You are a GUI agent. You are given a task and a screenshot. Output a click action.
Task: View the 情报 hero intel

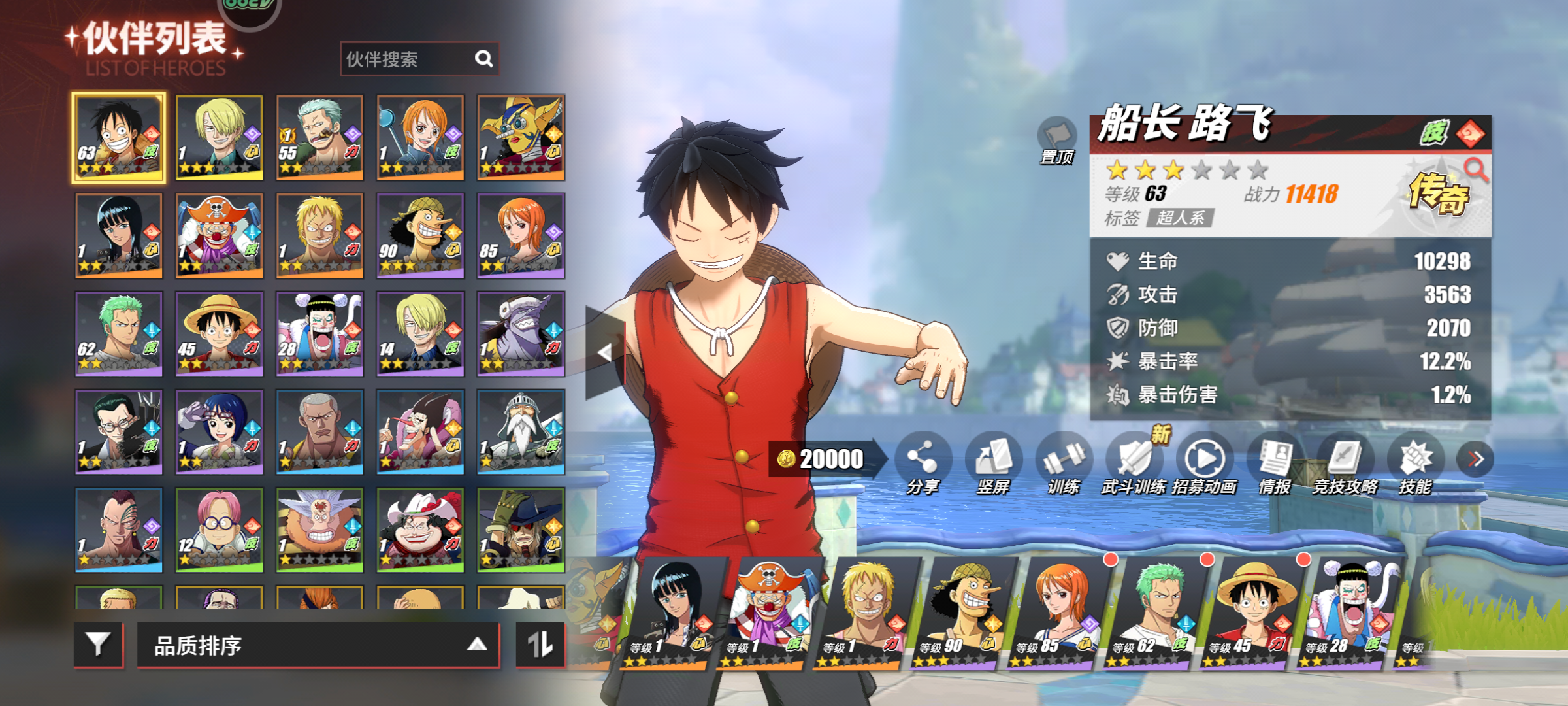tap(1275, 460)
